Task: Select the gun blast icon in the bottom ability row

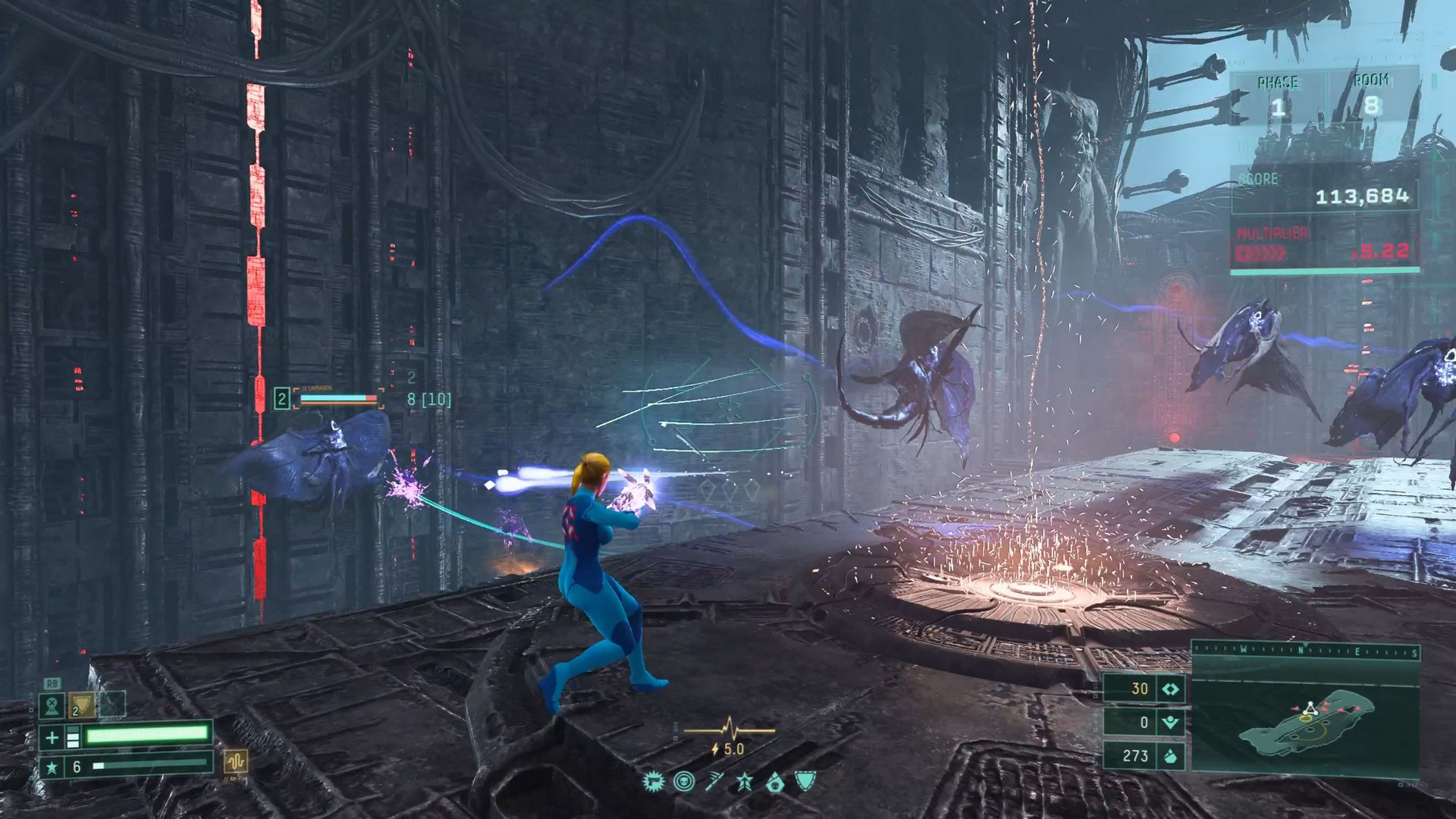Action: pos(653,781)
